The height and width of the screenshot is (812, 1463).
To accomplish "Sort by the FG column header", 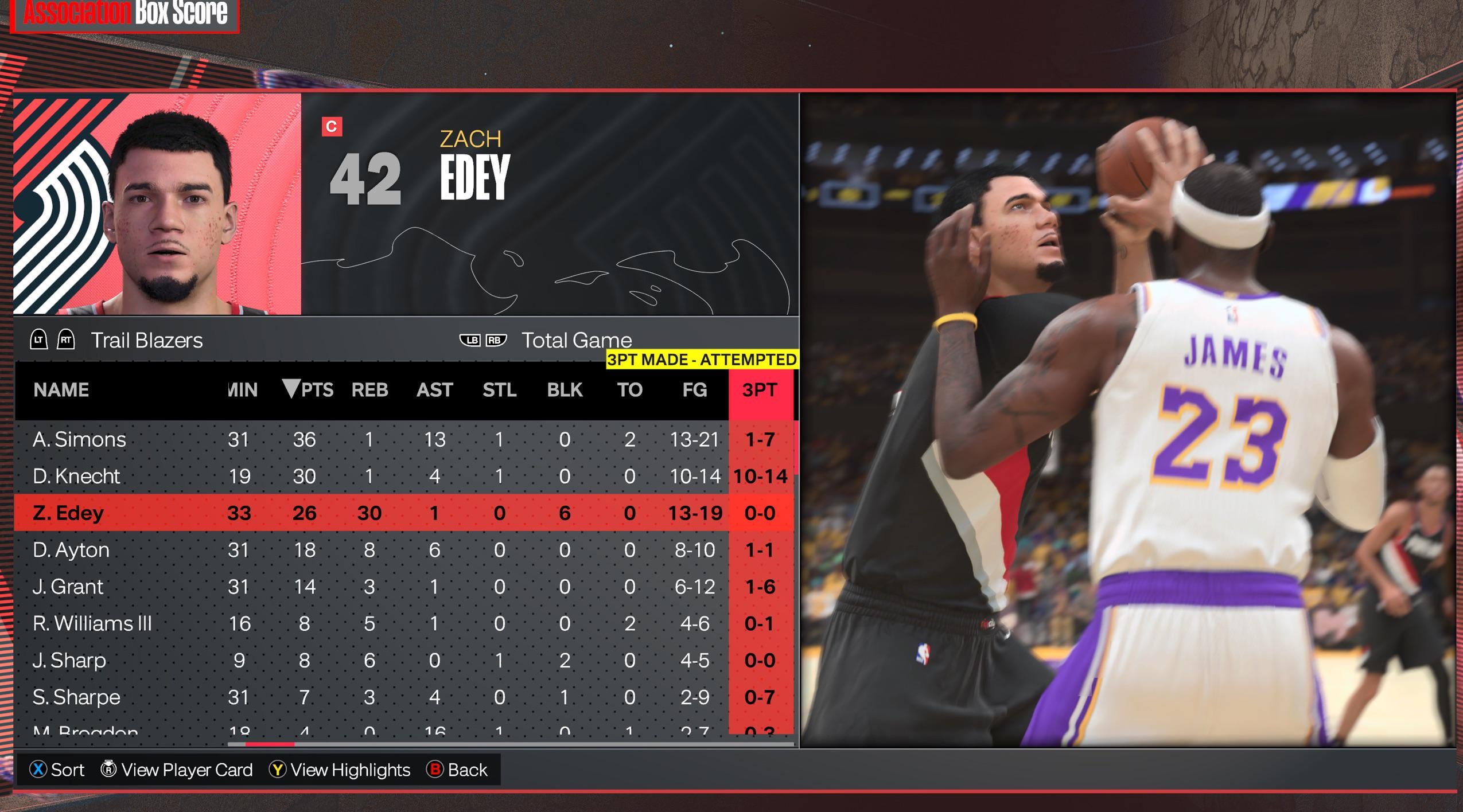I will tap(694, 390).
